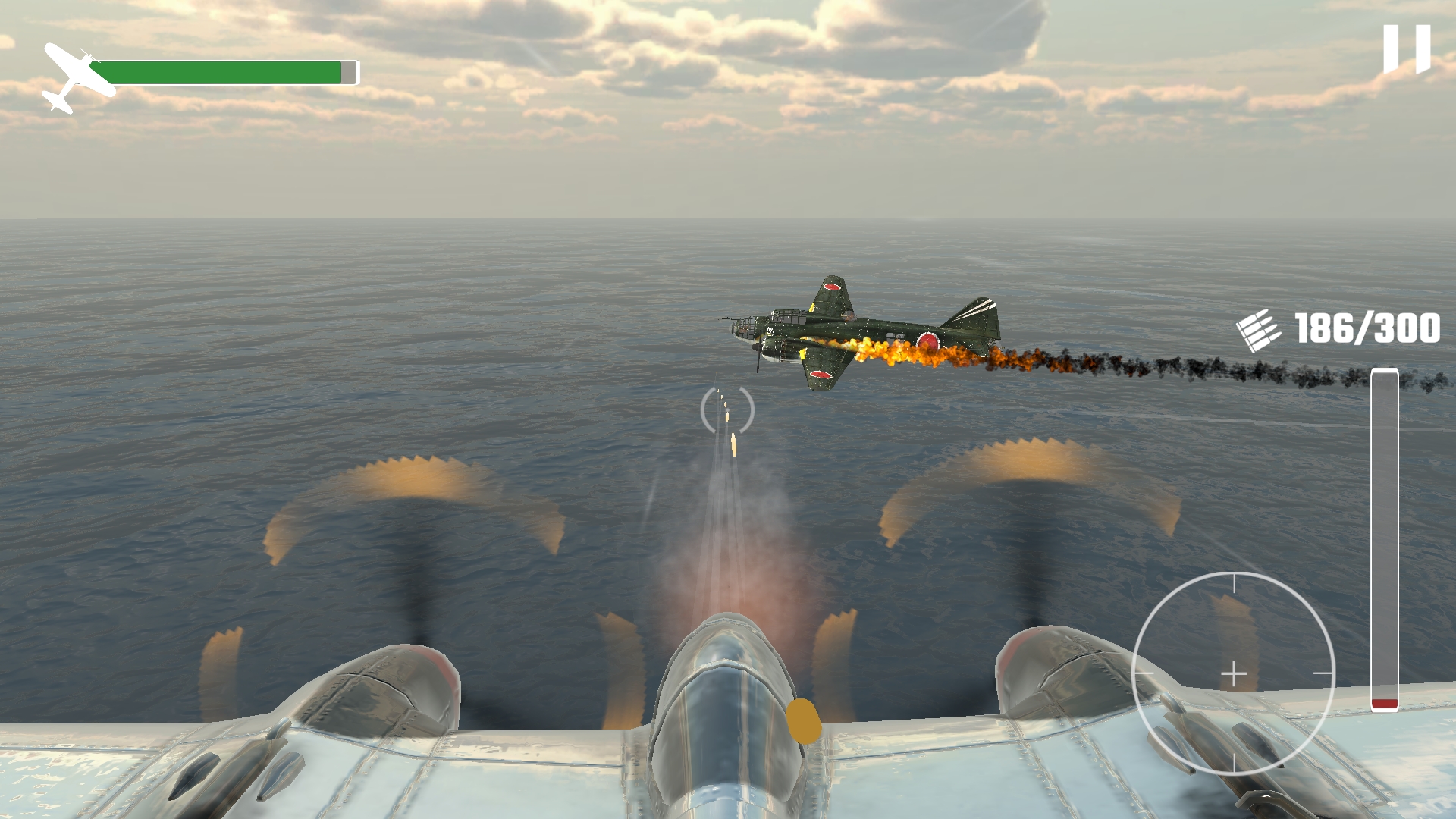The height and width of the screenshot is (819, 1456).
Task: Tap the circular crosshair fire joystick
Action: tap(1234, 673)
